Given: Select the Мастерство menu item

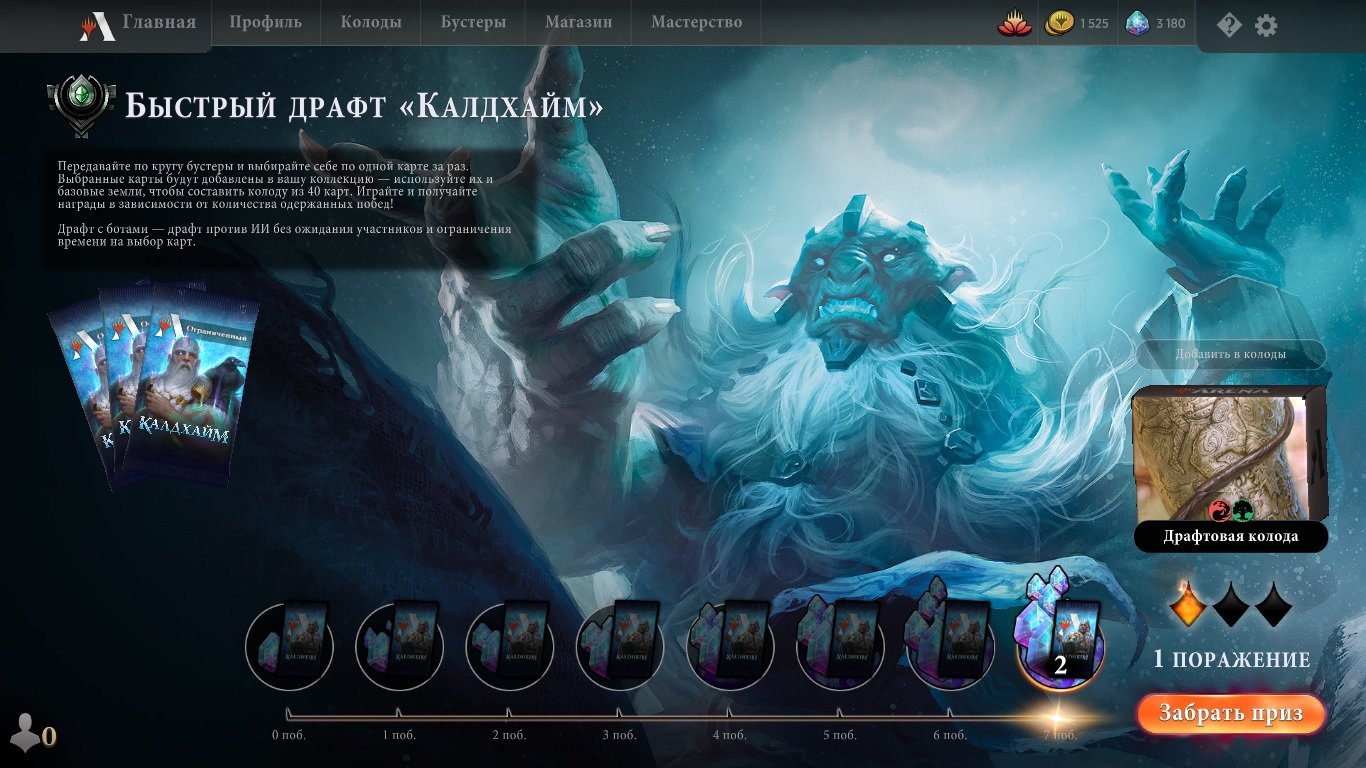Looking at the screenshot, I should tap(695, 20).
